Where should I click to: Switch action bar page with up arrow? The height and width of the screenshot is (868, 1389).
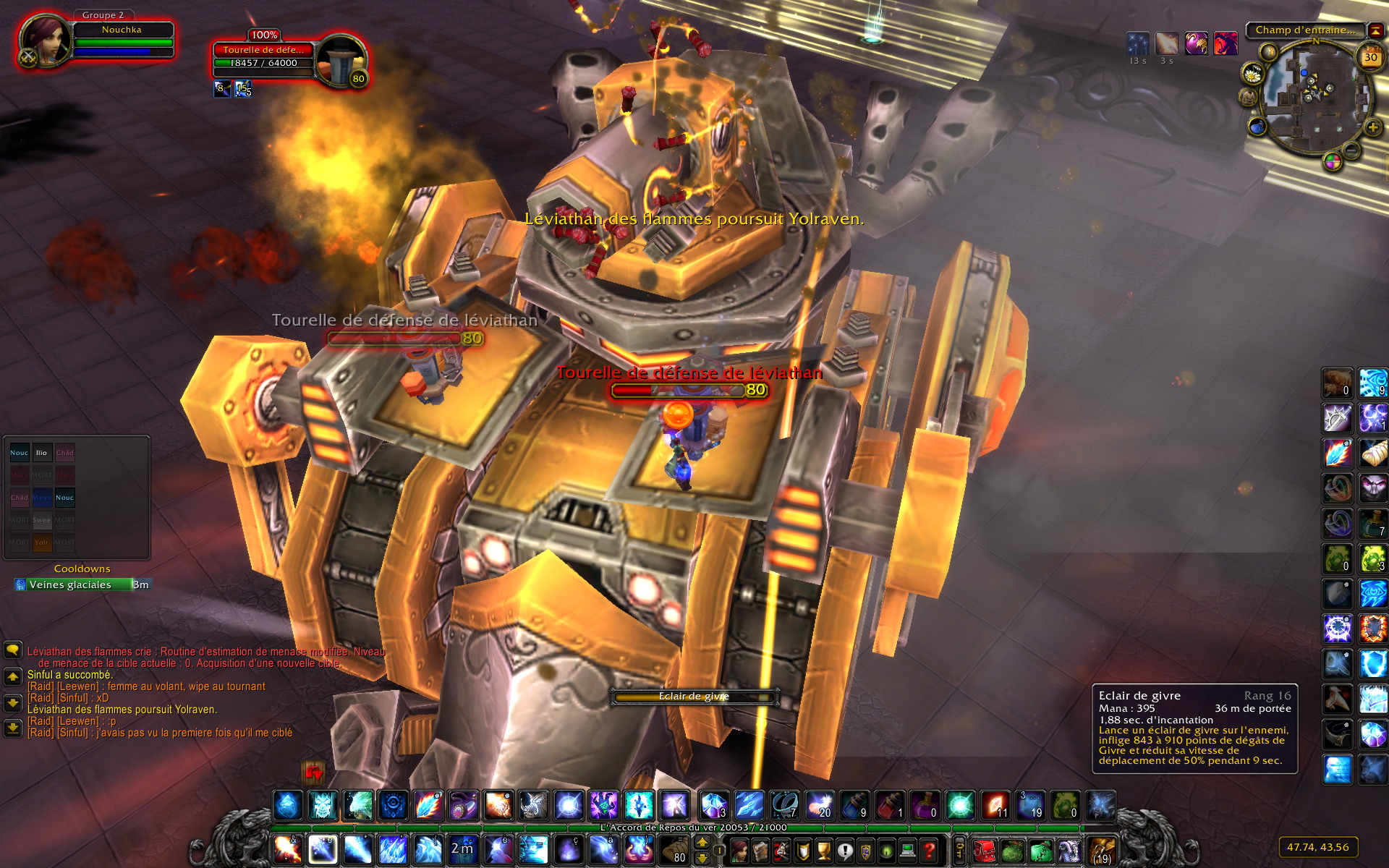tap(702, 842)
